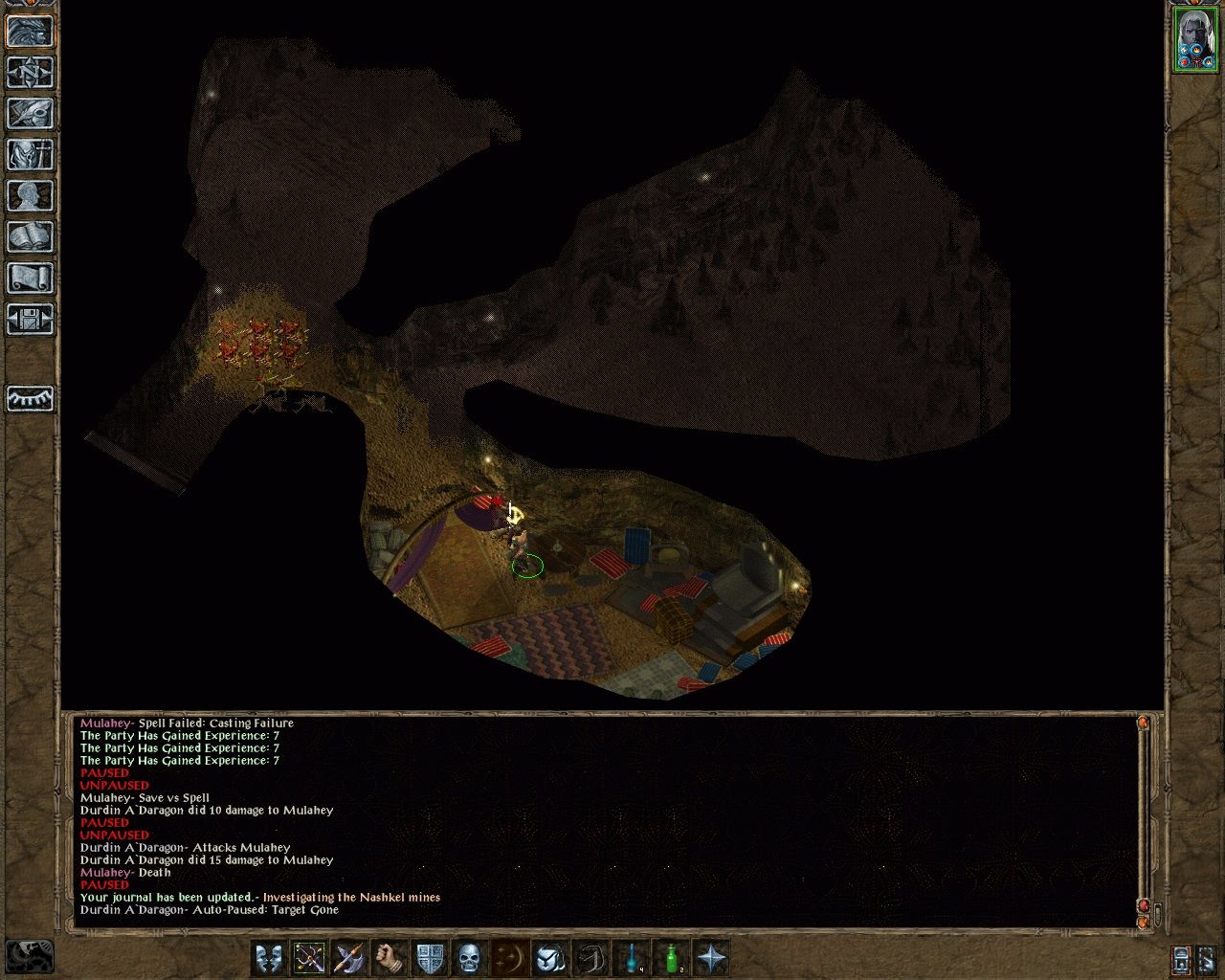The height and width of the screenshot is (980, 1225).
Task: Open the journal with the quill icon
Action: pos(29,115)
